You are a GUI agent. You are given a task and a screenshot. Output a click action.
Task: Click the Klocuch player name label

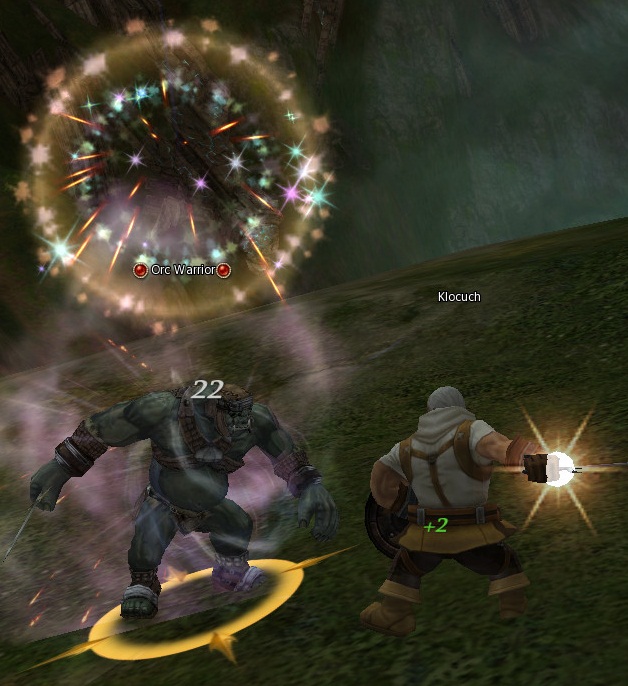460,297
